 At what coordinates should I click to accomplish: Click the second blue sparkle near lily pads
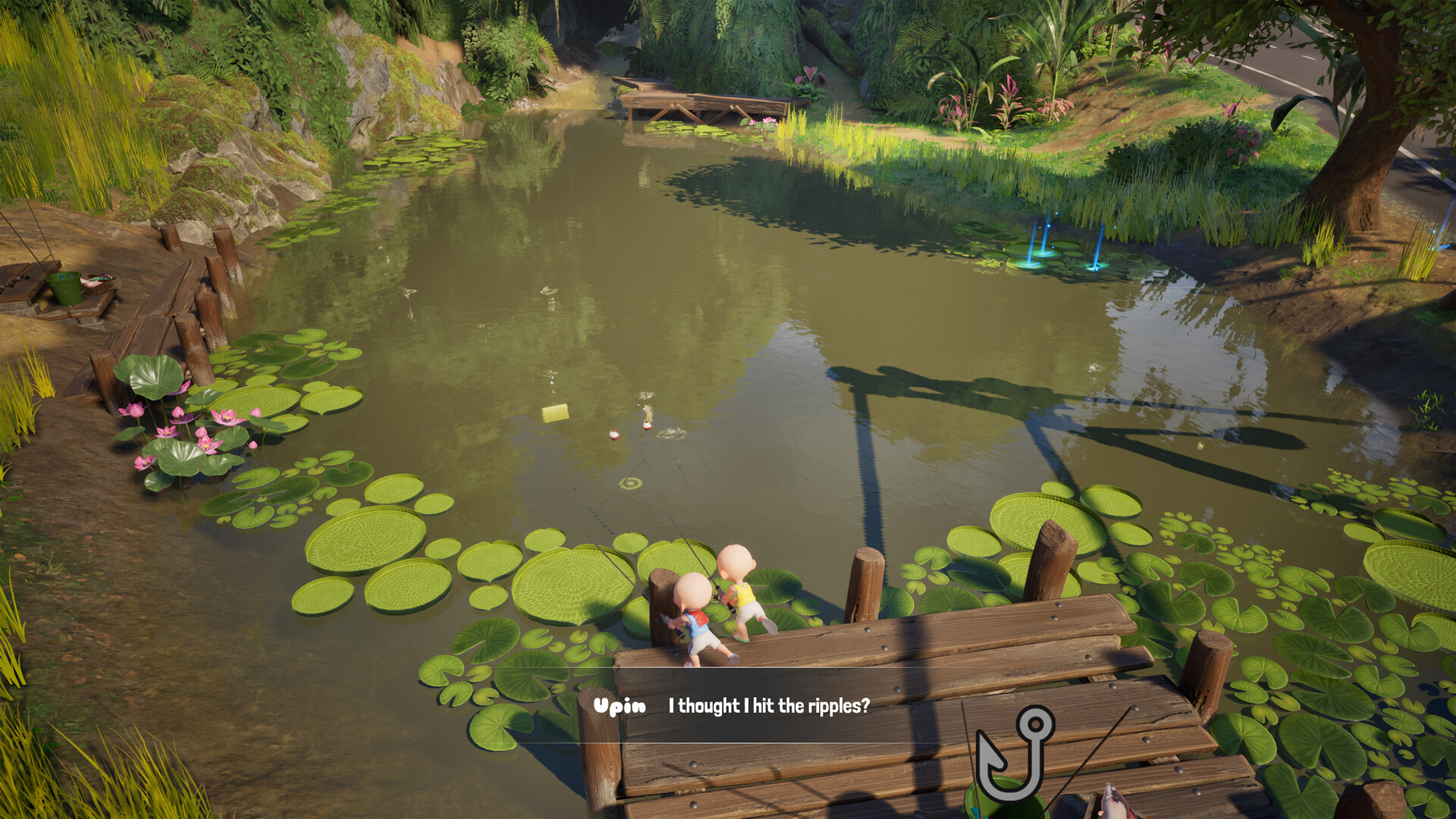point(1094,267)
